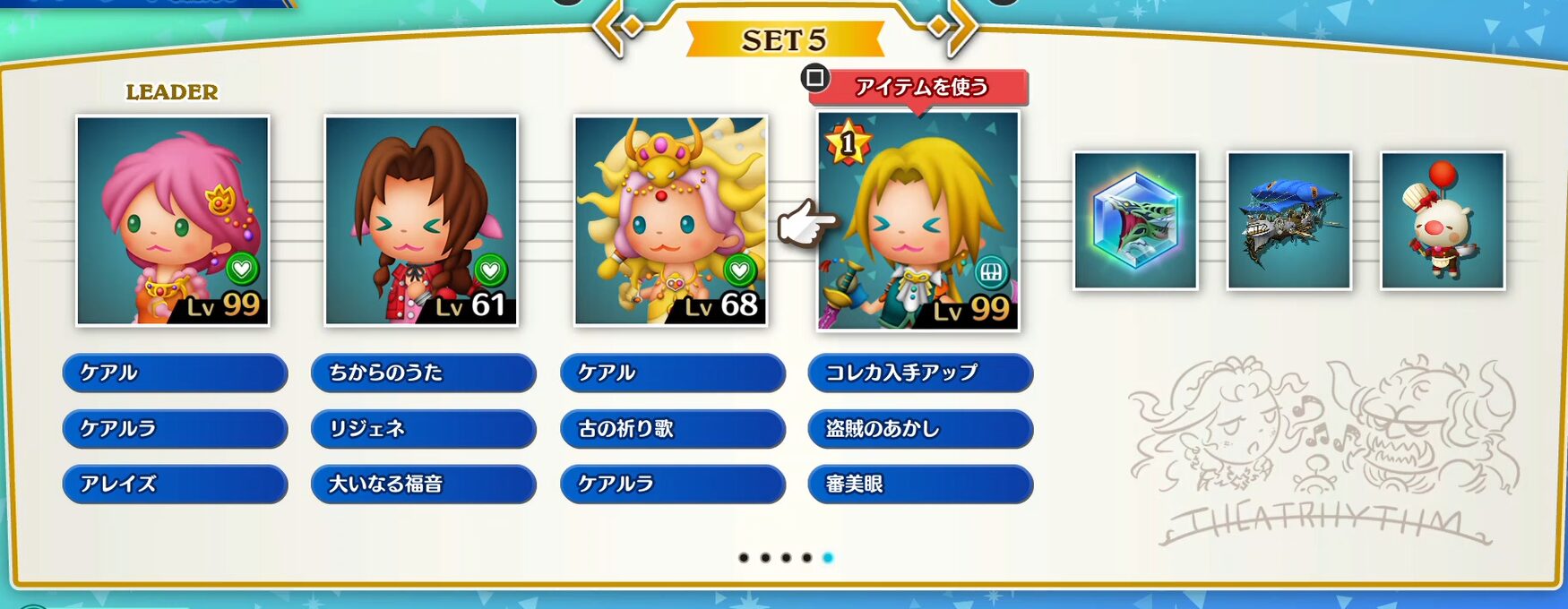Select the 大いなる福音 ability
The height and width of the screenshot is (609, 1568).
click(423, 485)
